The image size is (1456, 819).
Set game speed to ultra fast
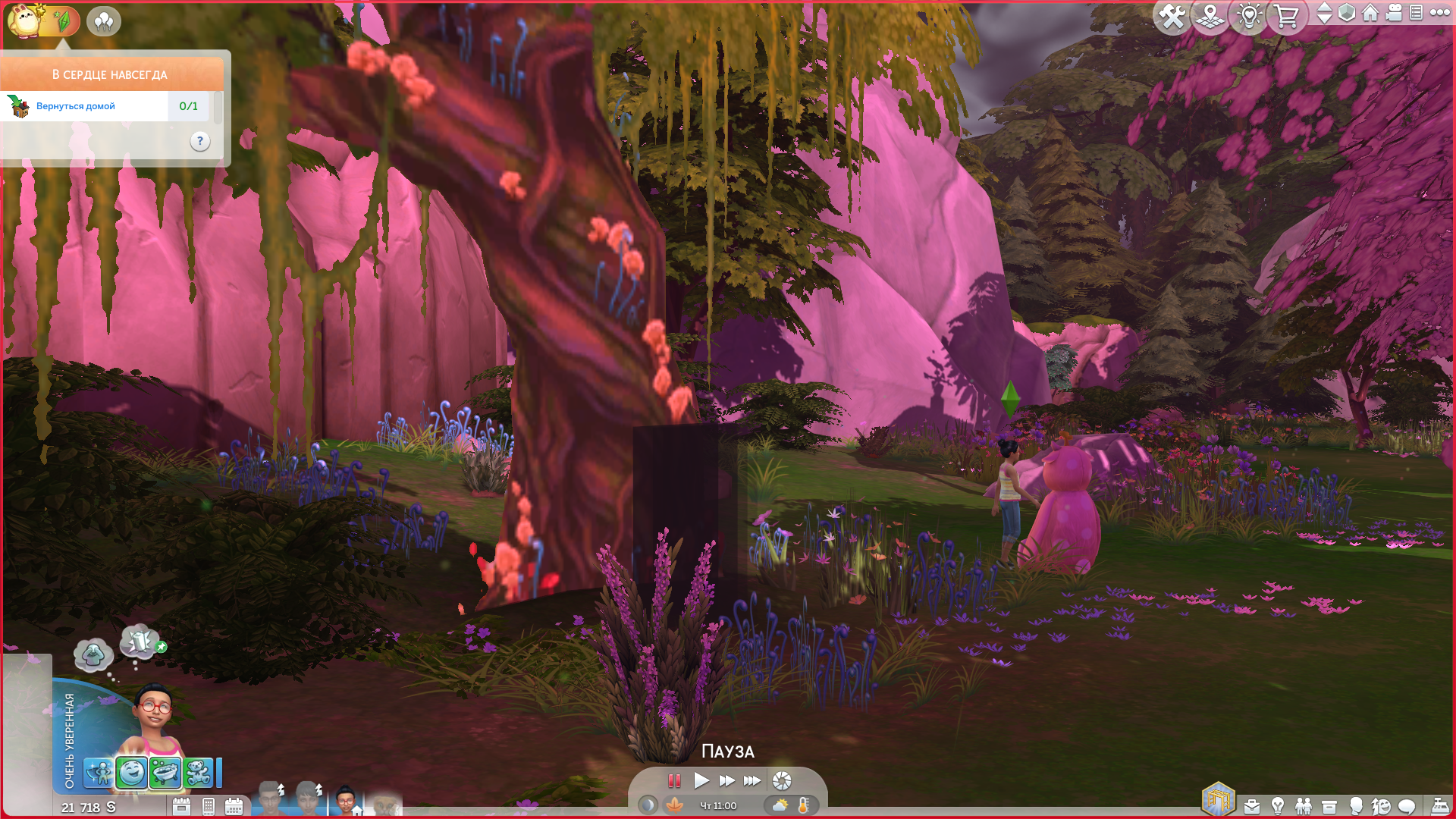pos(752,780)
